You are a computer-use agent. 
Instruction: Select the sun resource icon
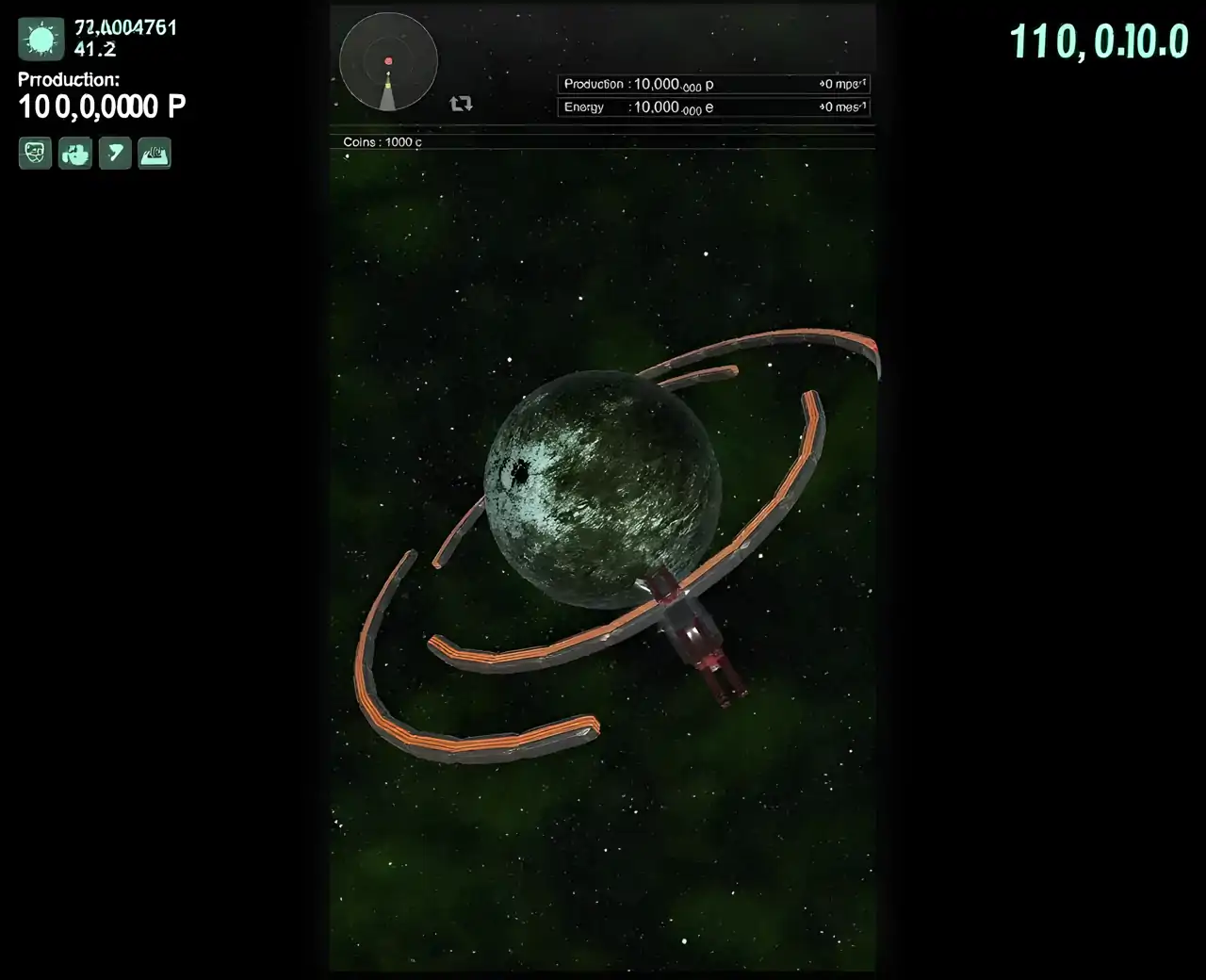point(40,38)
